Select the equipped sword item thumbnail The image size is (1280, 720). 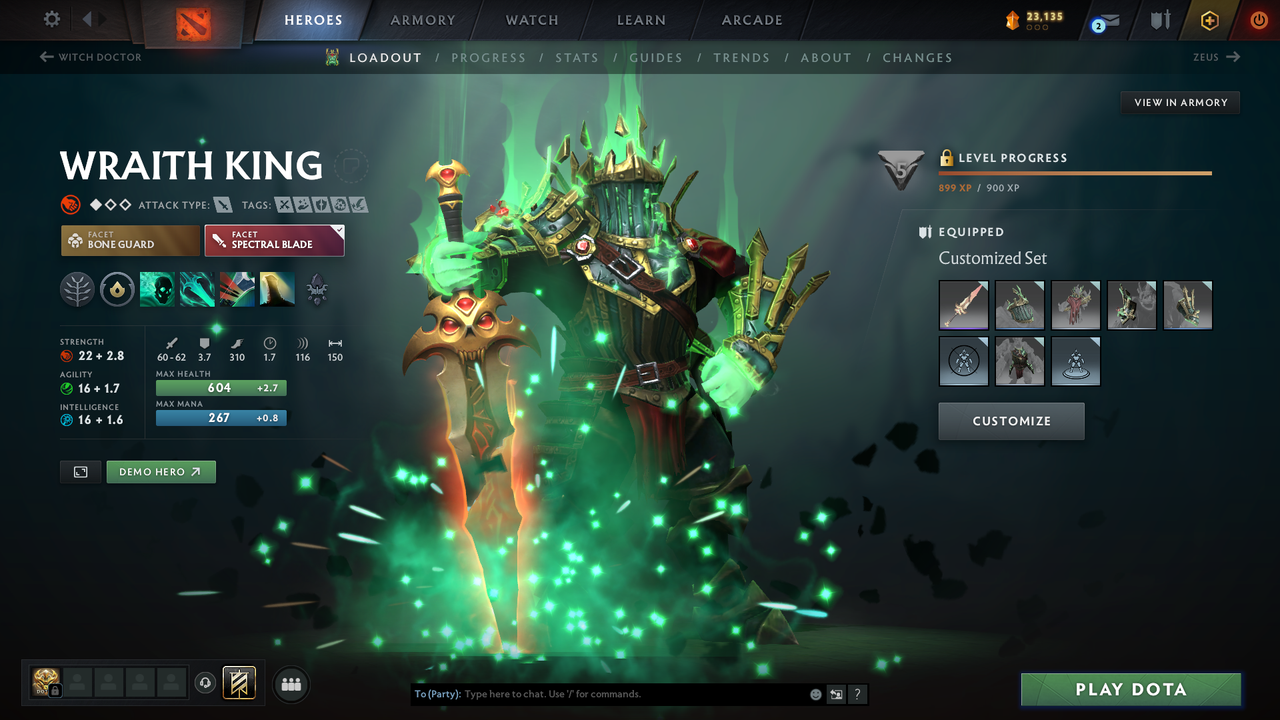point(963,305)
